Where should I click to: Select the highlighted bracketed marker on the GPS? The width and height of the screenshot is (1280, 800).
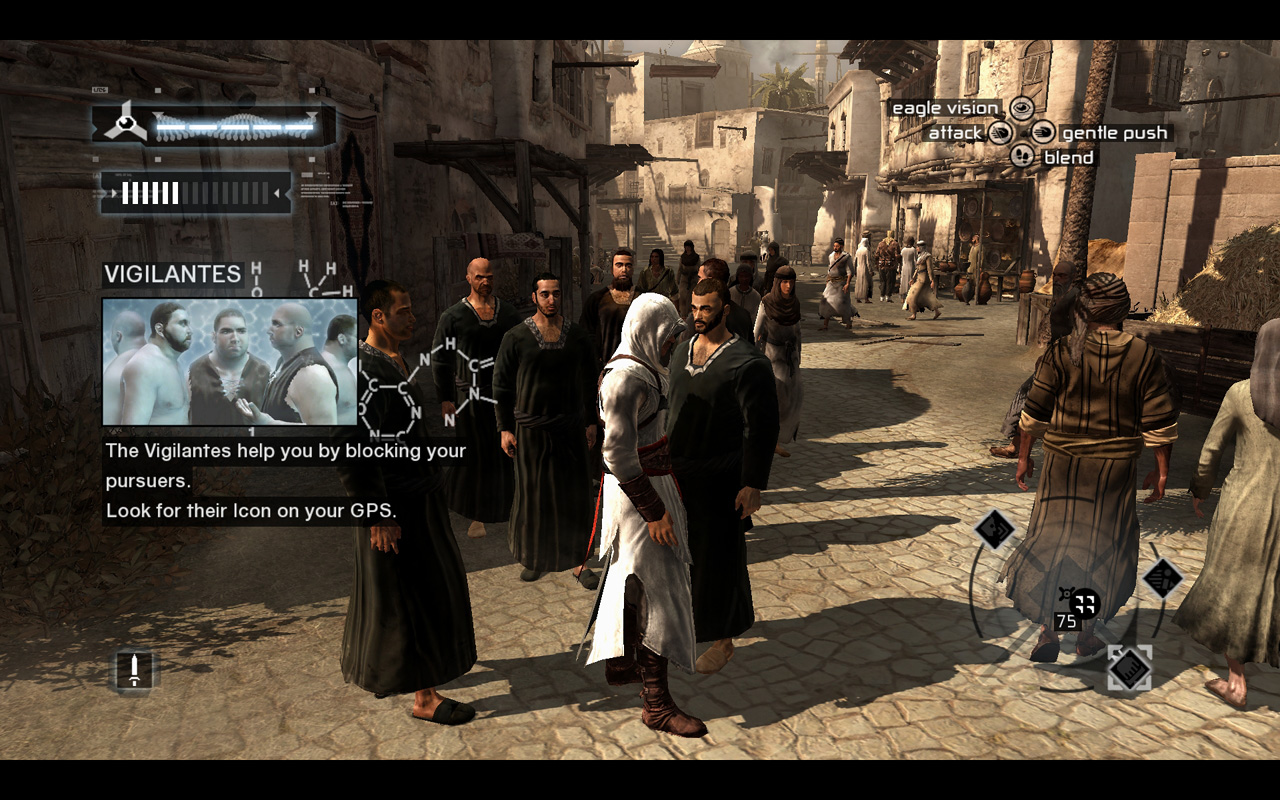[1129, 668]
